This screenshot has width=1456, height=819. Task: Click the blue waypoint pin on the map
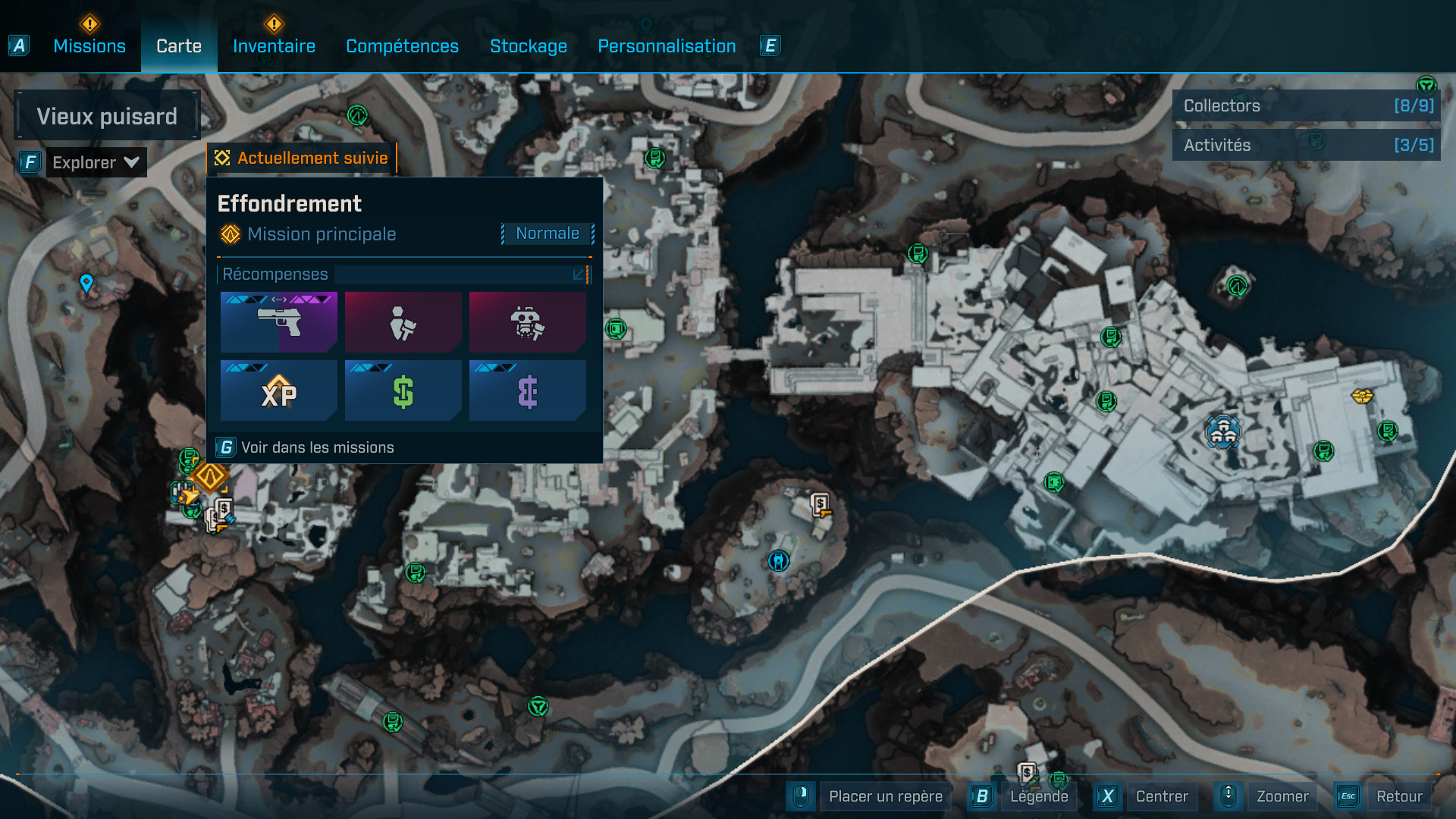[86, 284]
